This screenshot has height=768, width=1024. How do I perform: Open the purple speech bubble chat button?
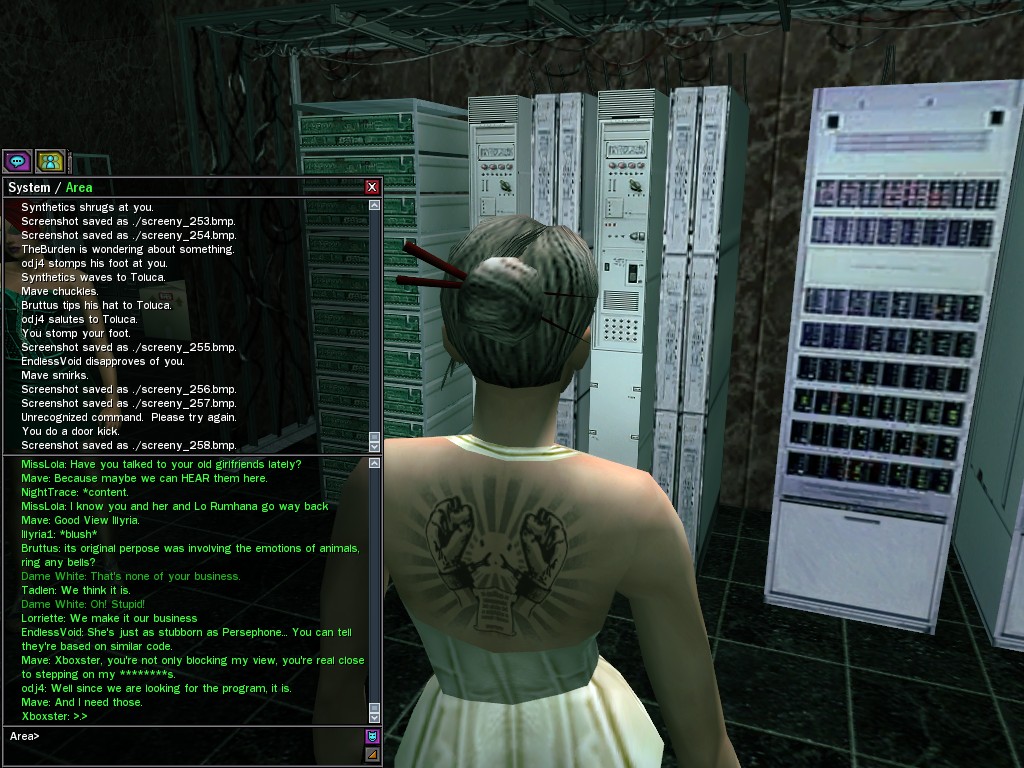point(17,160)
